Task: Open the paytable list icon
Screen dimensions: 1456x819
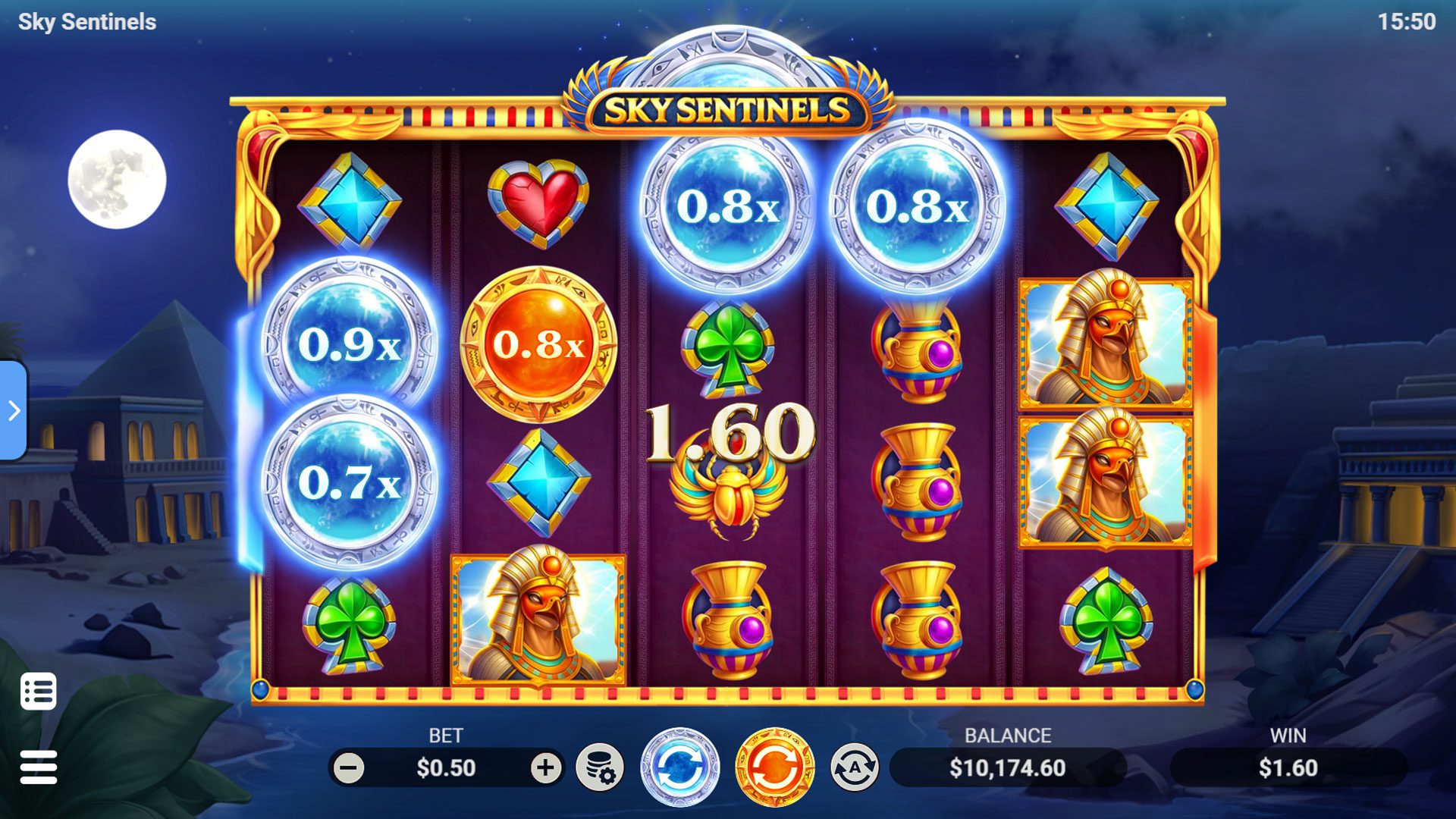Action: [x=39, y=691]
